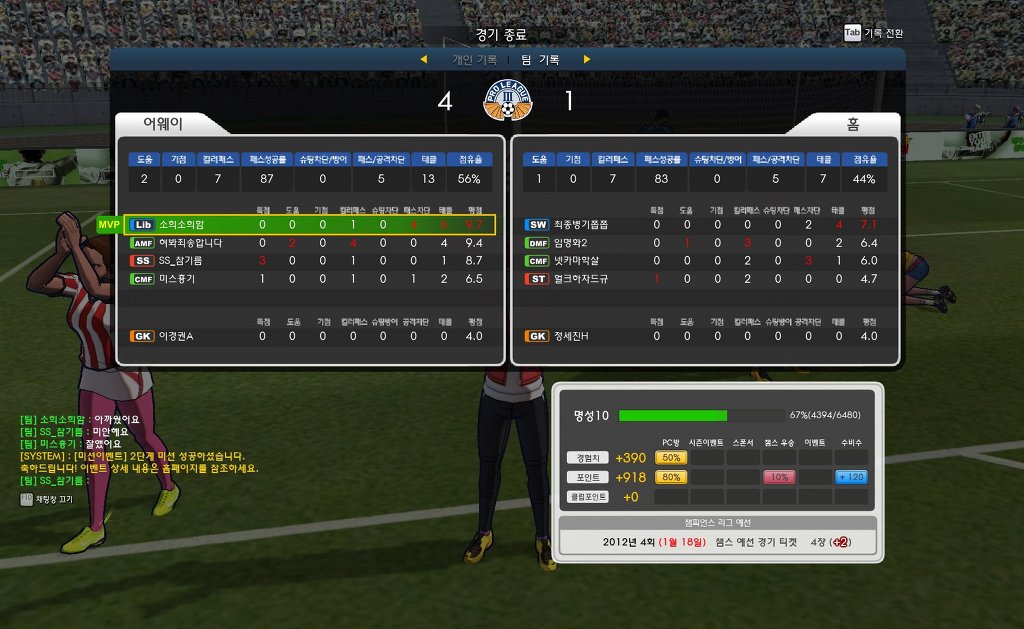Click the blue +120 수비수 bonus box
Image resolution: width=1024 pixels, height=629 pixels.
click(x=851, y=477)
